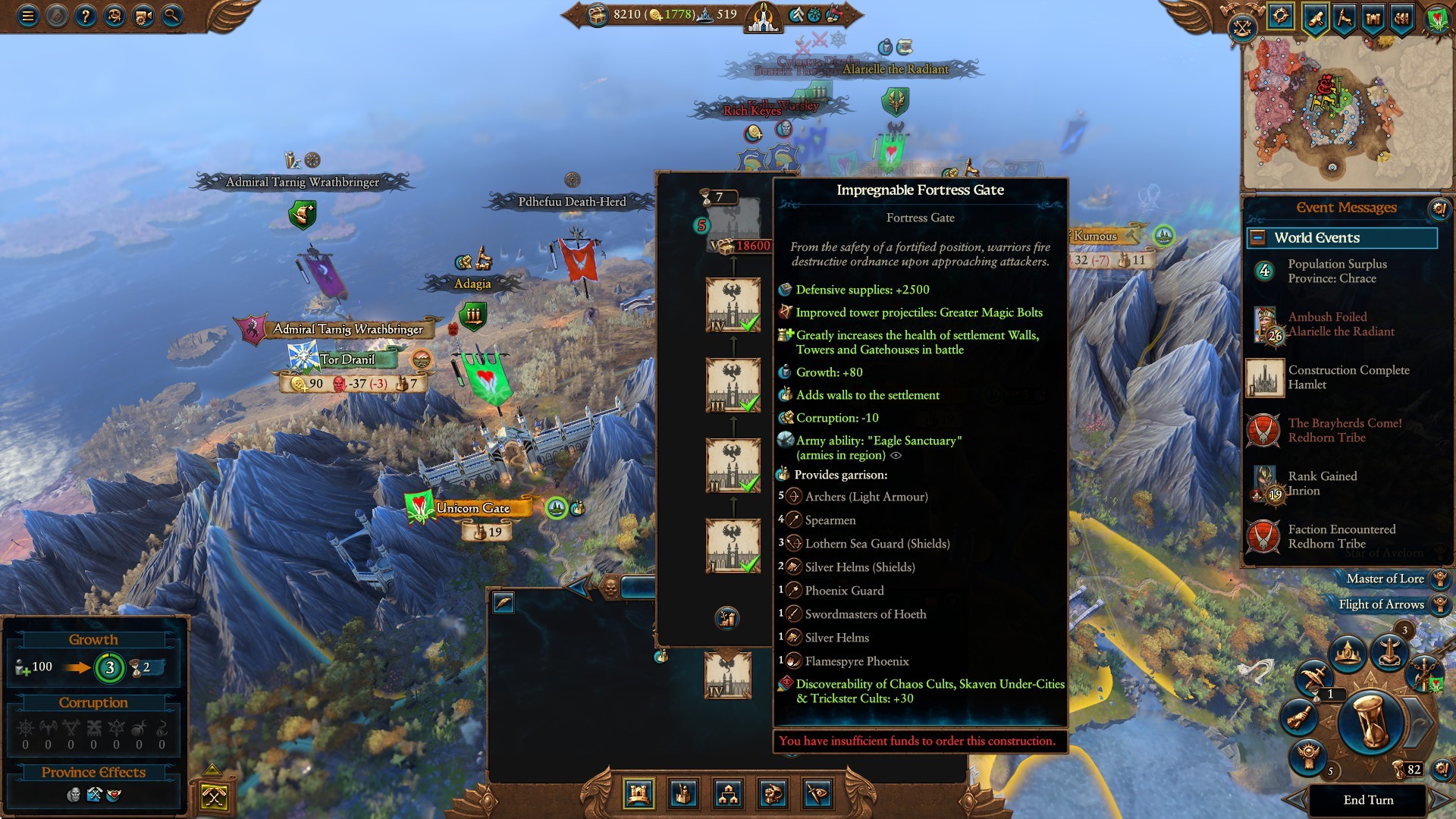The width and height of the screenshot is (1456, 819).
Task: Click the Eagle Sanctuary visibility eye icon
Action: 897,455
